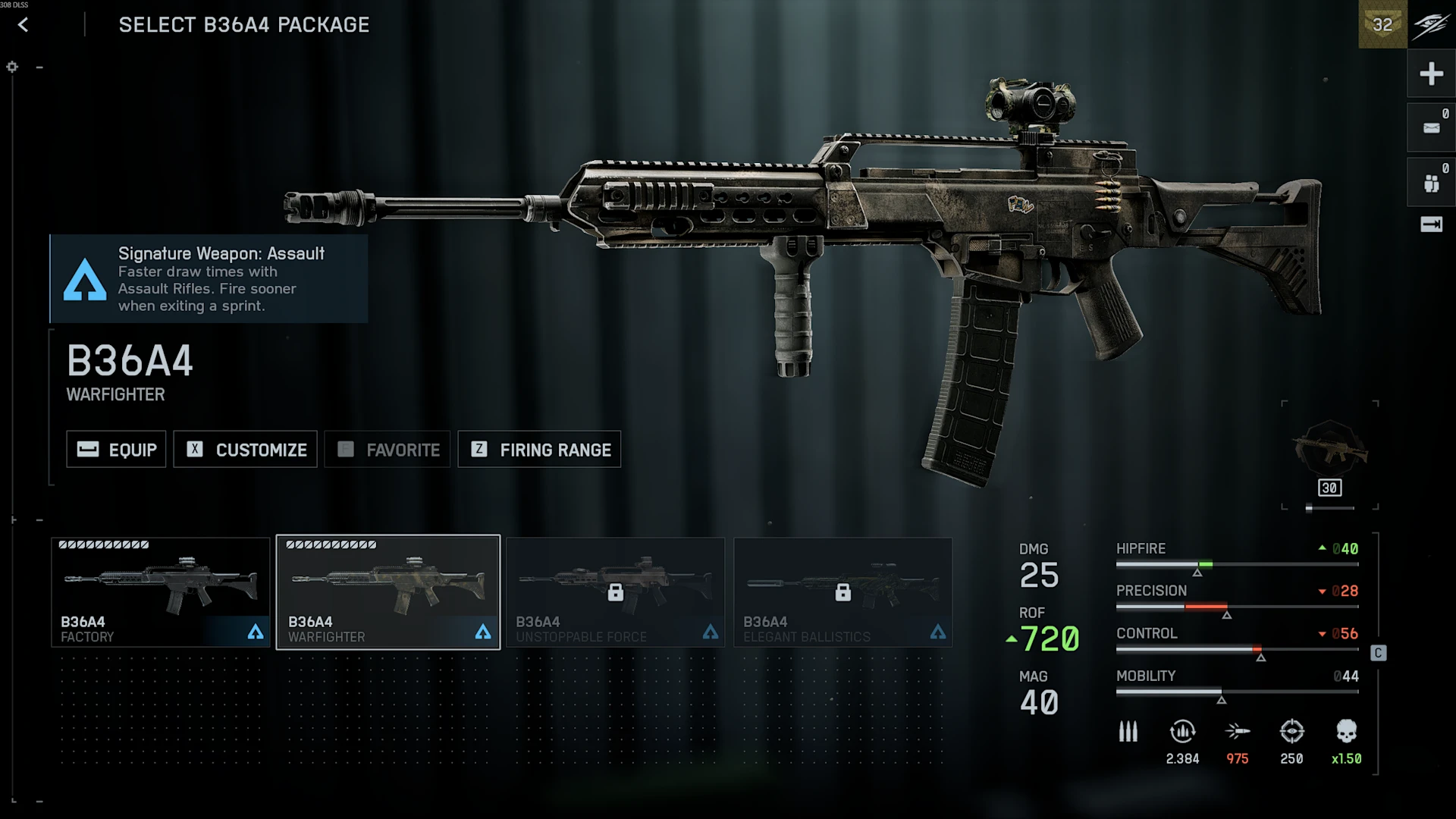Enter the Firing Range
The image size is (1456, 819).
coord(539,450)
